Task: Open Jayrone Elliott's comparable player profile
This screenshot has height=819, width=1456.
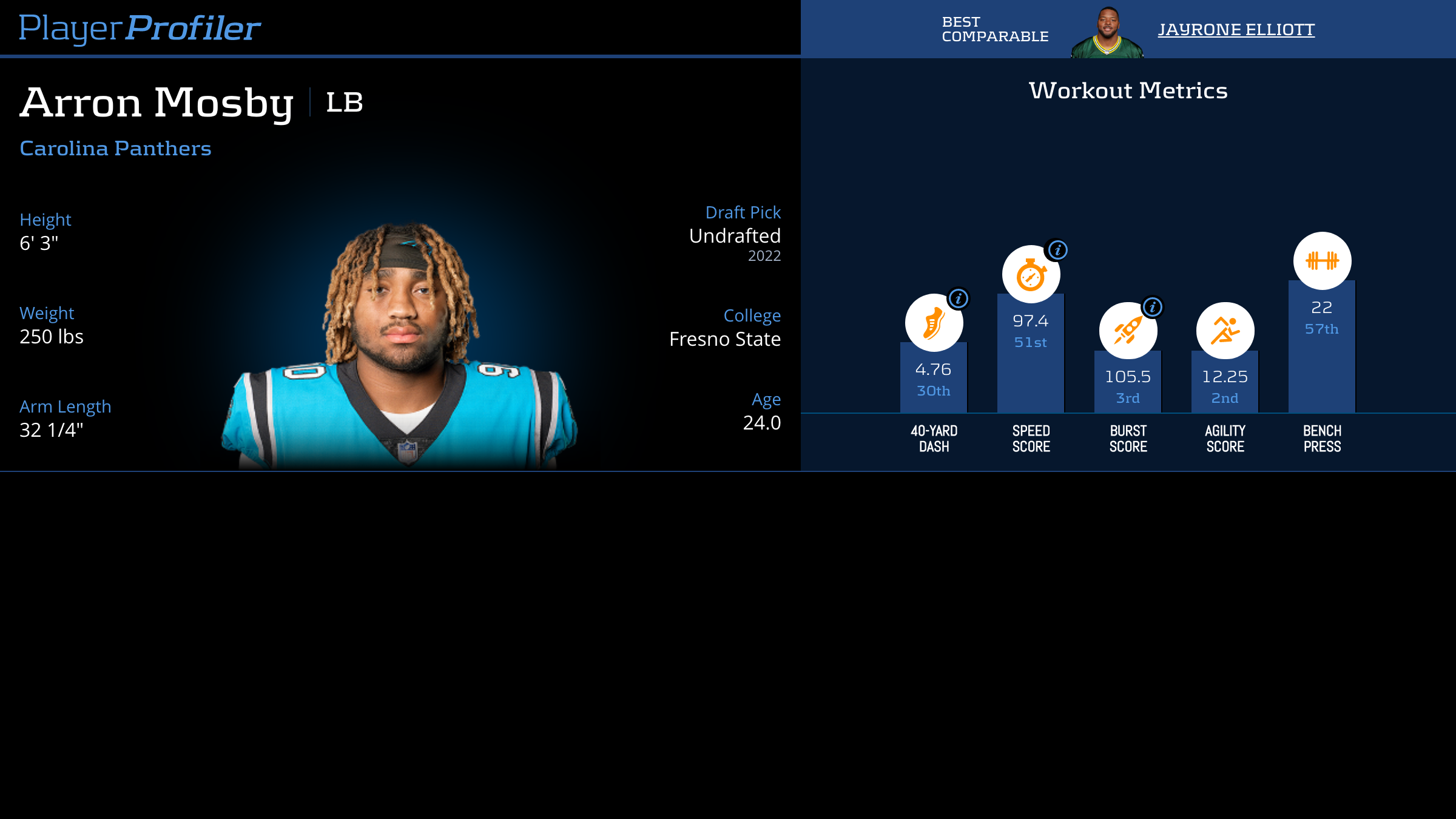Action: click(x=1236, y=30)
